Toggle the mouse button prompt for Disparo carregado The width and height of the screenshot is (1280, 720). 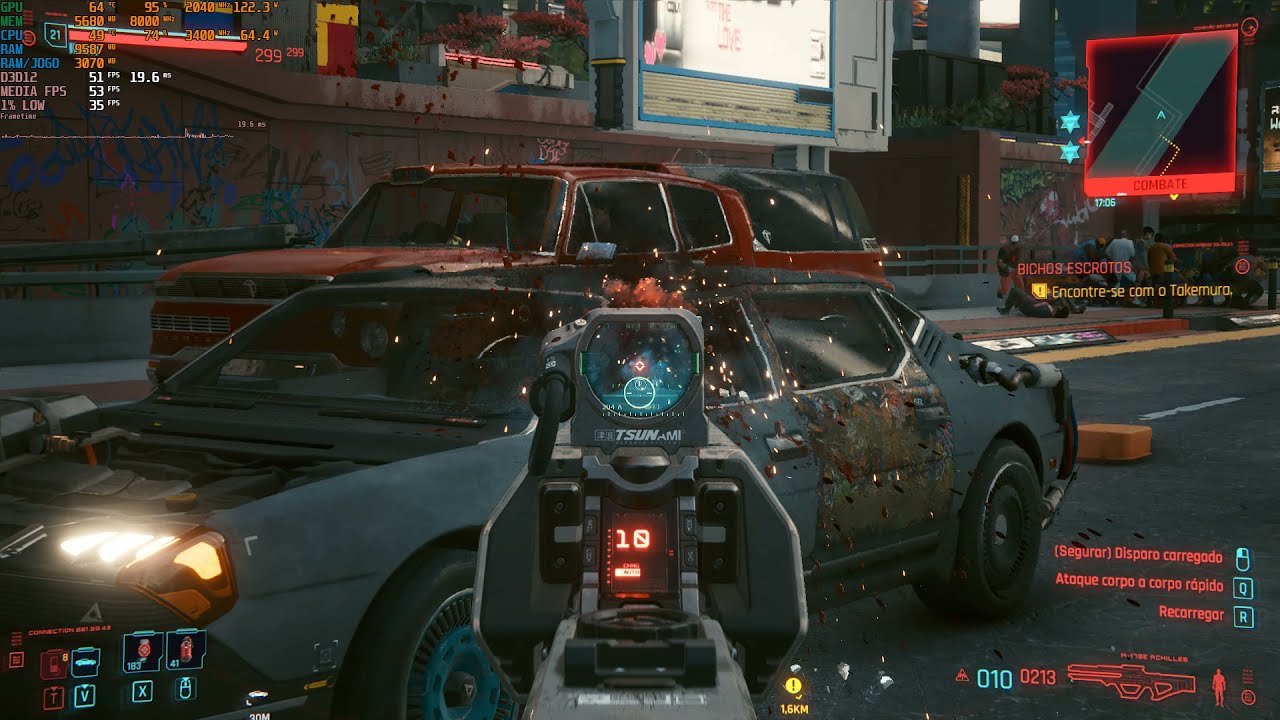coord(1242,557)
